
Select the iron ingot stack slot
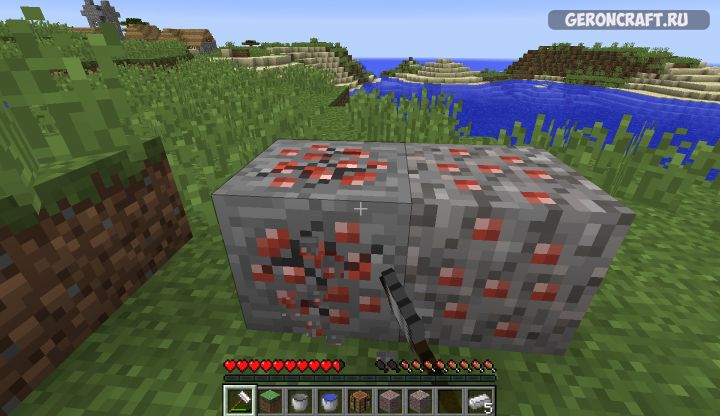point(479,401)
